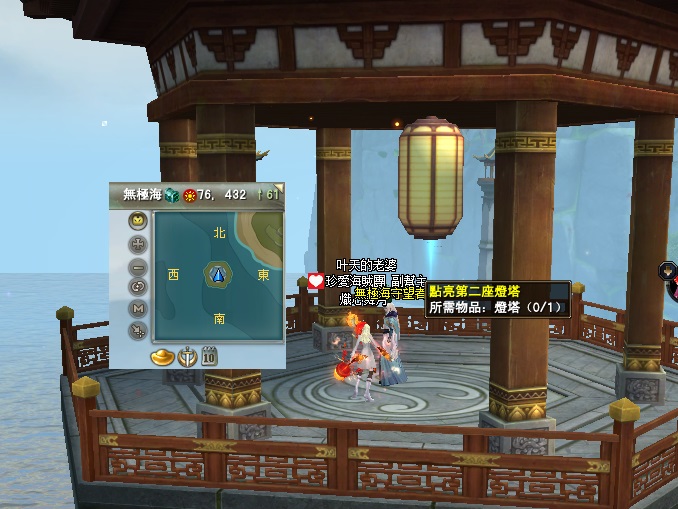This screenshot has height=509, width=678.
Task: Click the teal chest icon beside 無極海
Action: click(x=172, y=194)
